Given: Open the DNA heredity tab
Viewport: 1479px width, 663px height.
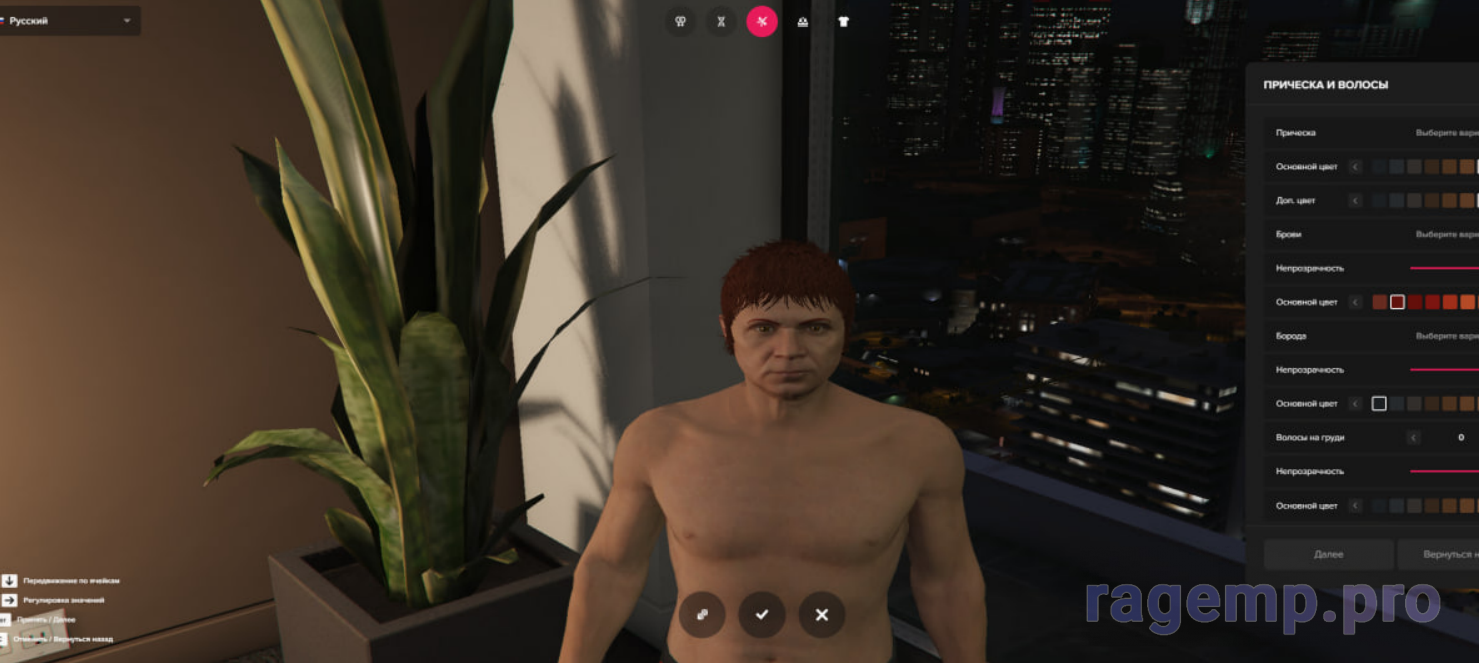Looking at the screenshot, I should (x=721, y=21).
